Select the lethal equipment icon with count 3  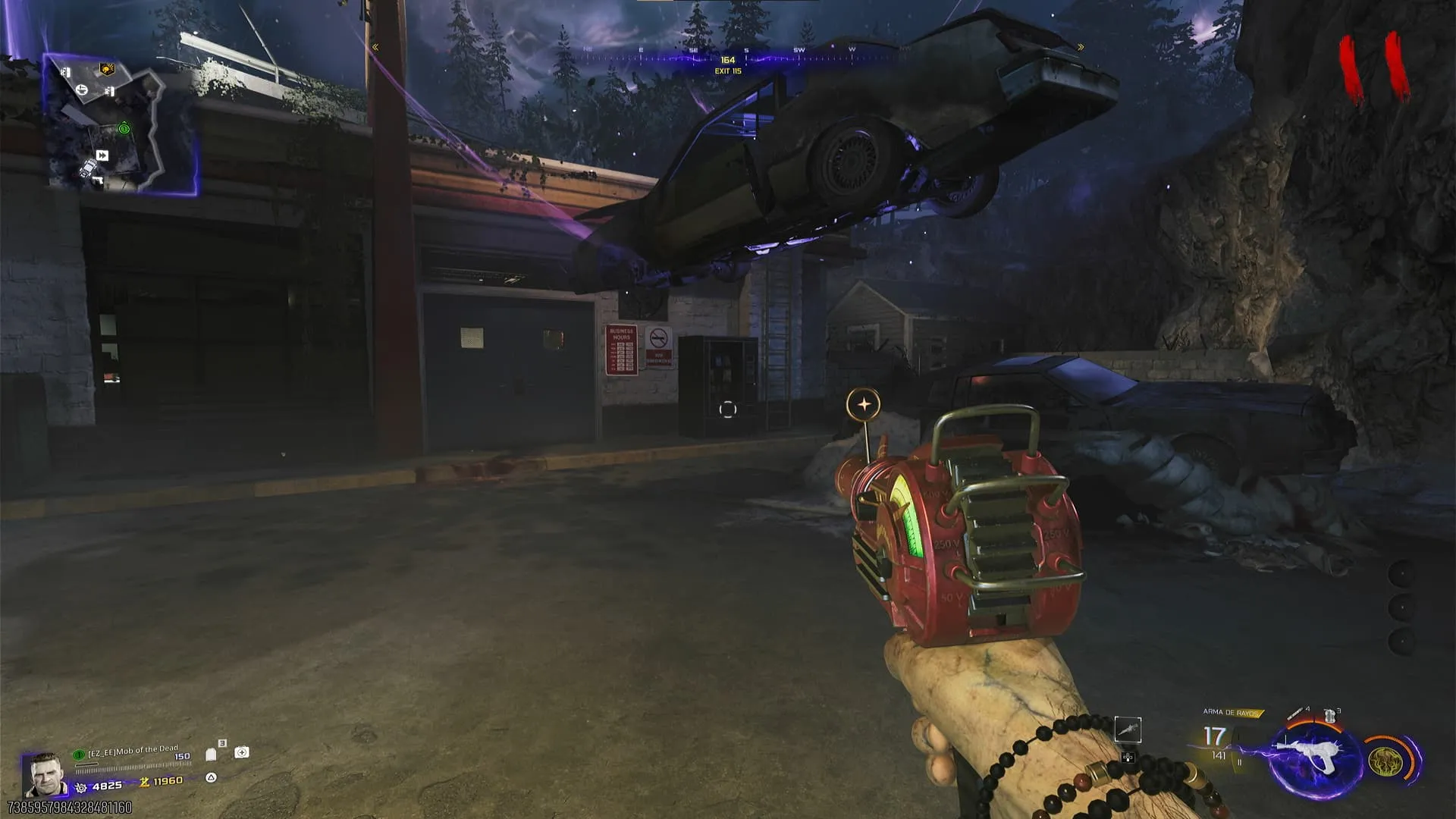1329,715
